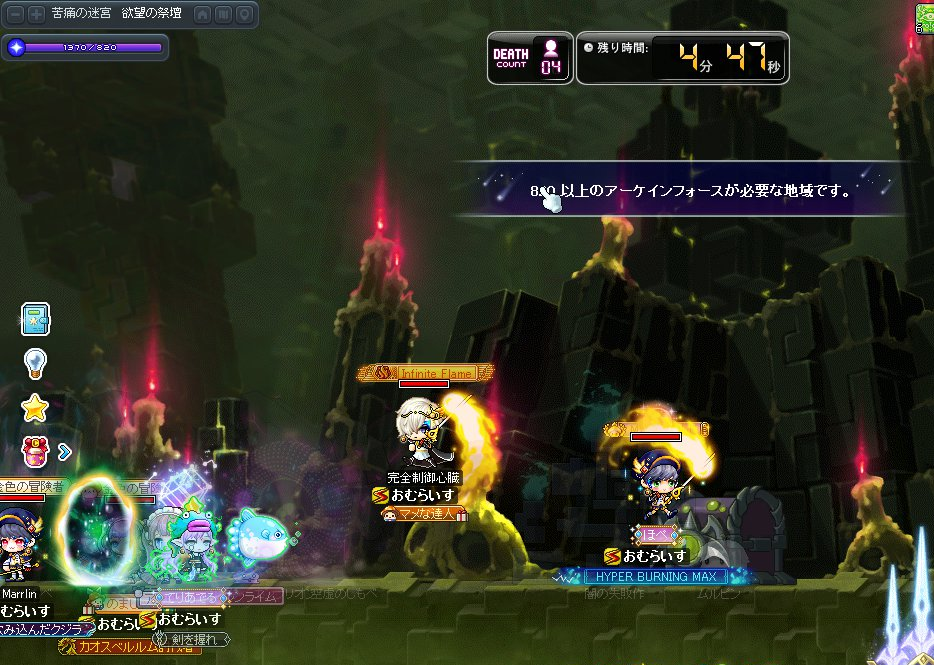Open the blue notebook icon
Image resolution: width=934 pixels, height=665 pixels.
point(36,319)
